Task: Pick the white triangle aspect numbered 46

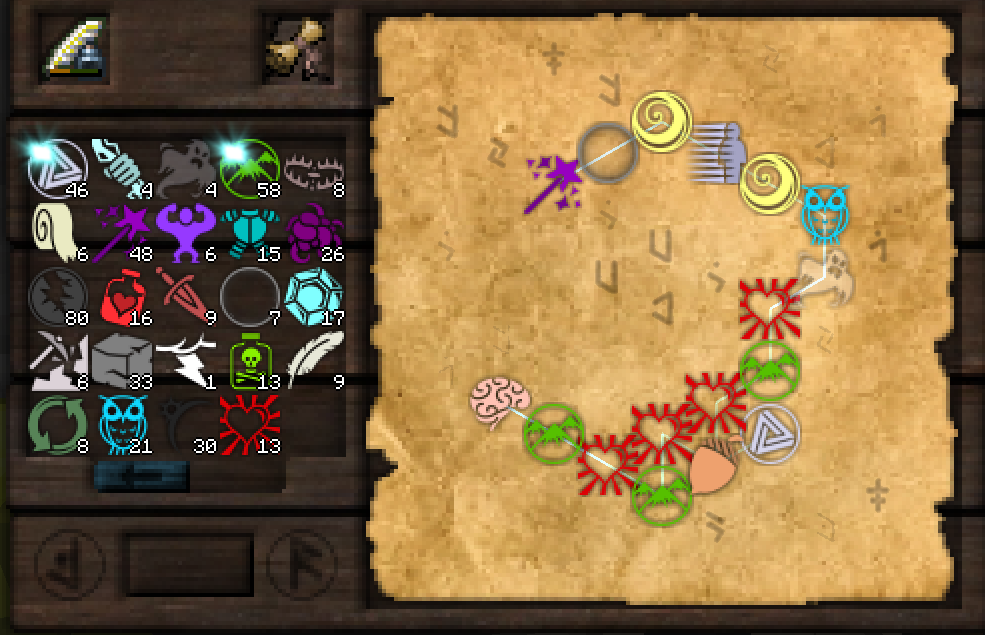Action: 56,169
